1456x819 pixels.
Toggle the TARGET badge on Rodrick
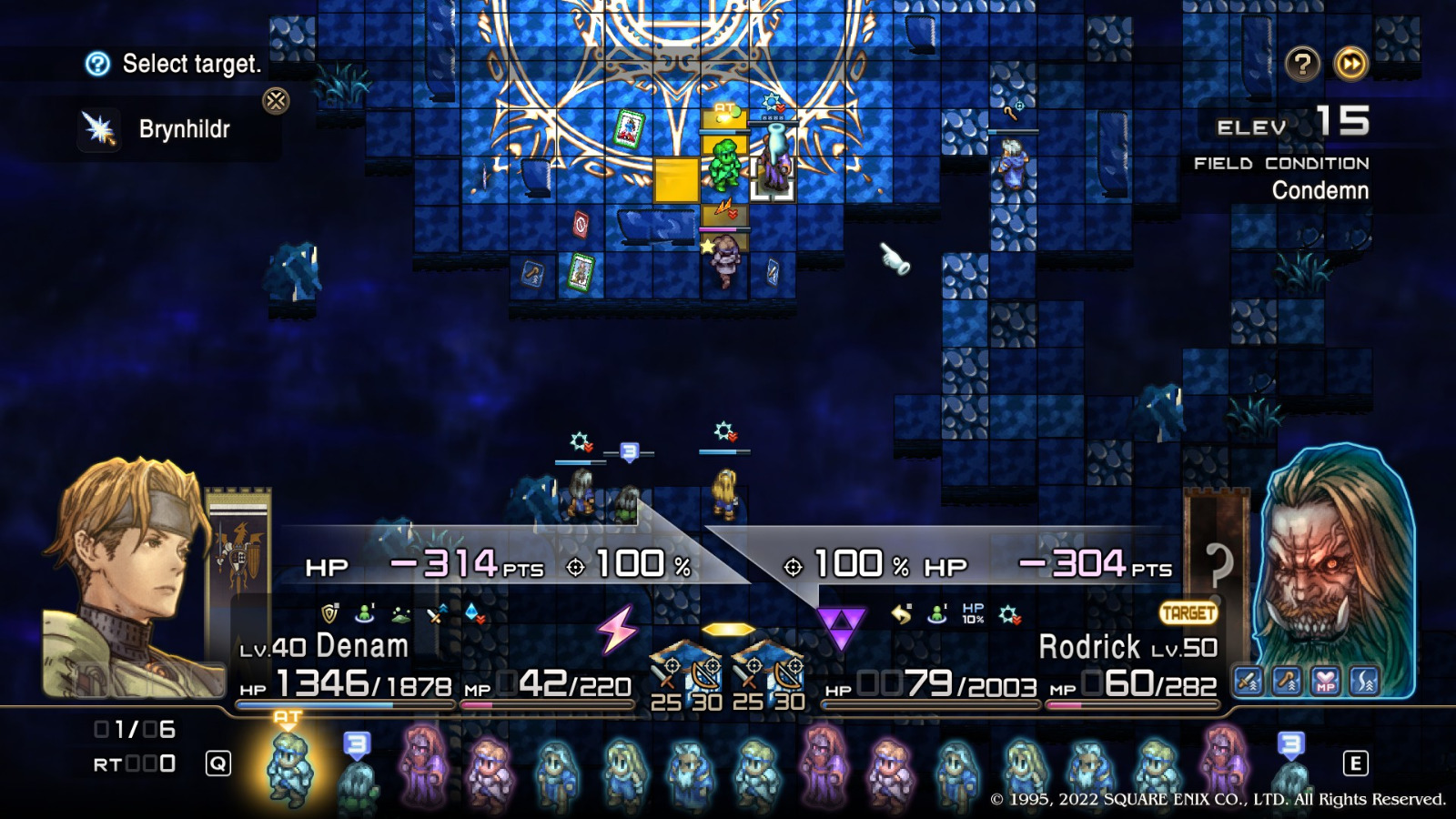tap(1188, 613)
